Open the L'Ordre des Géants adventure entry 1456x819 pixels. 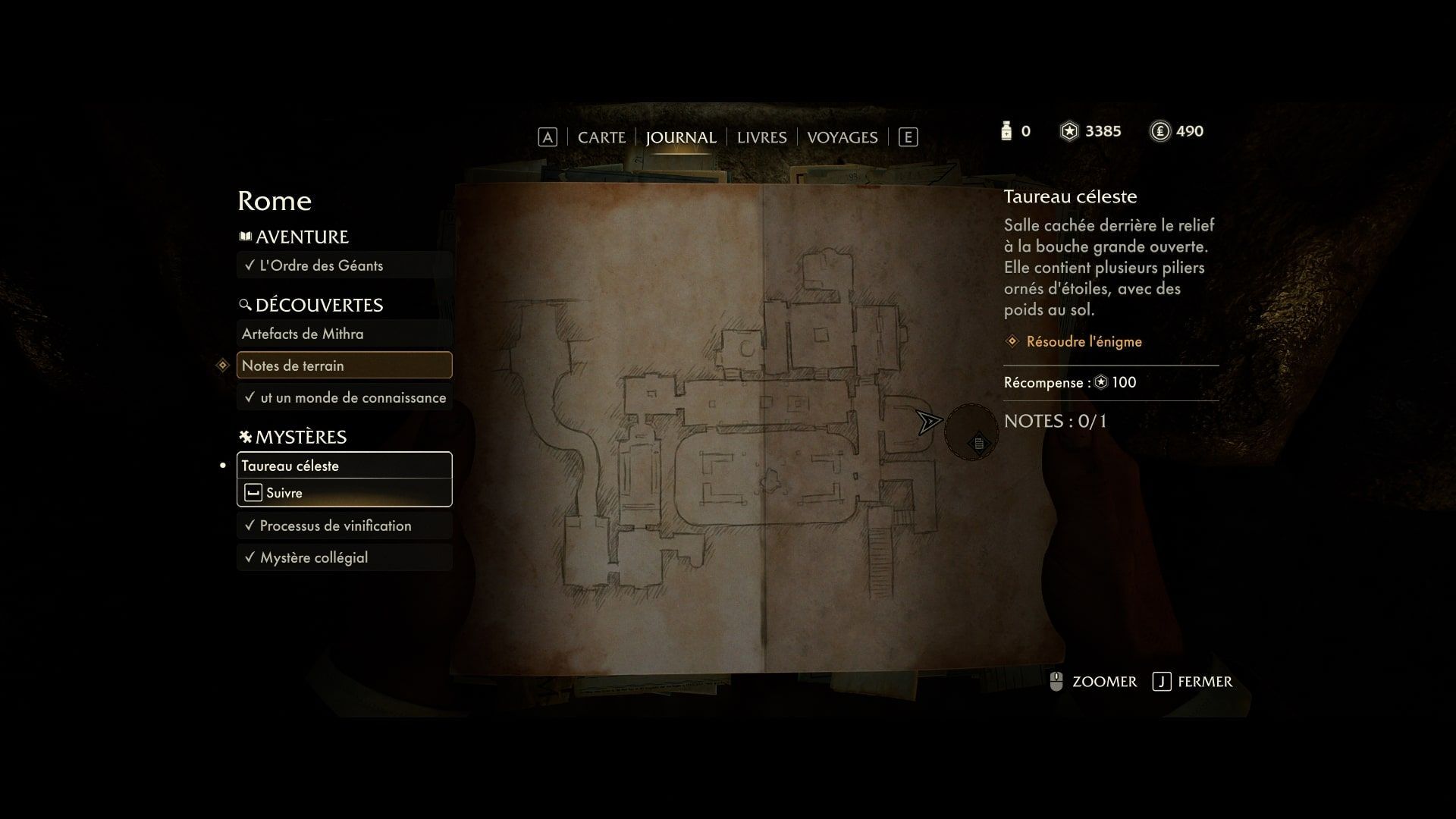[344, 265]
